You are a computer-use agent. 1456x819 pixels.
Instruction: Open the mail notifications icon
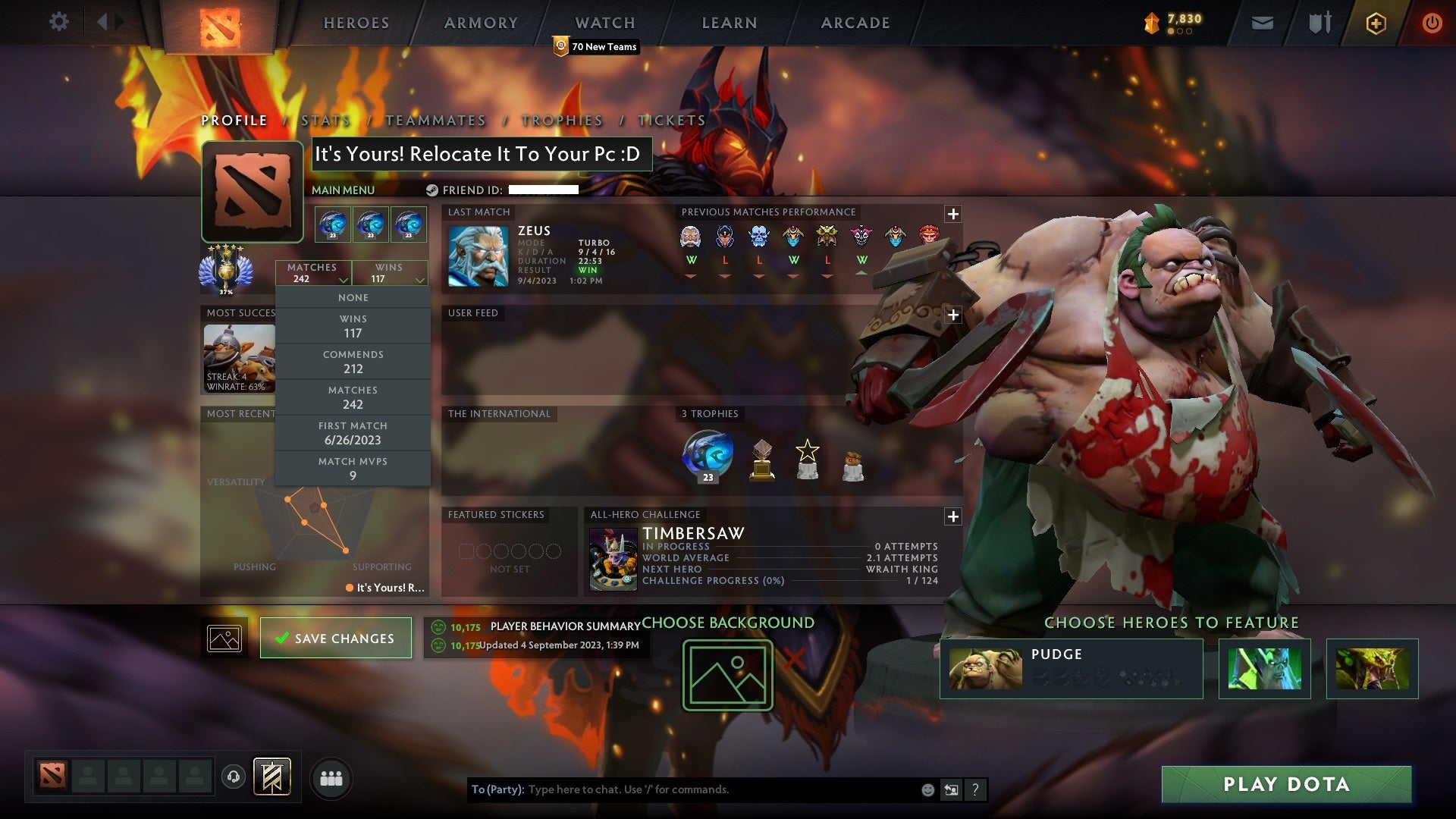[1263, 22]
